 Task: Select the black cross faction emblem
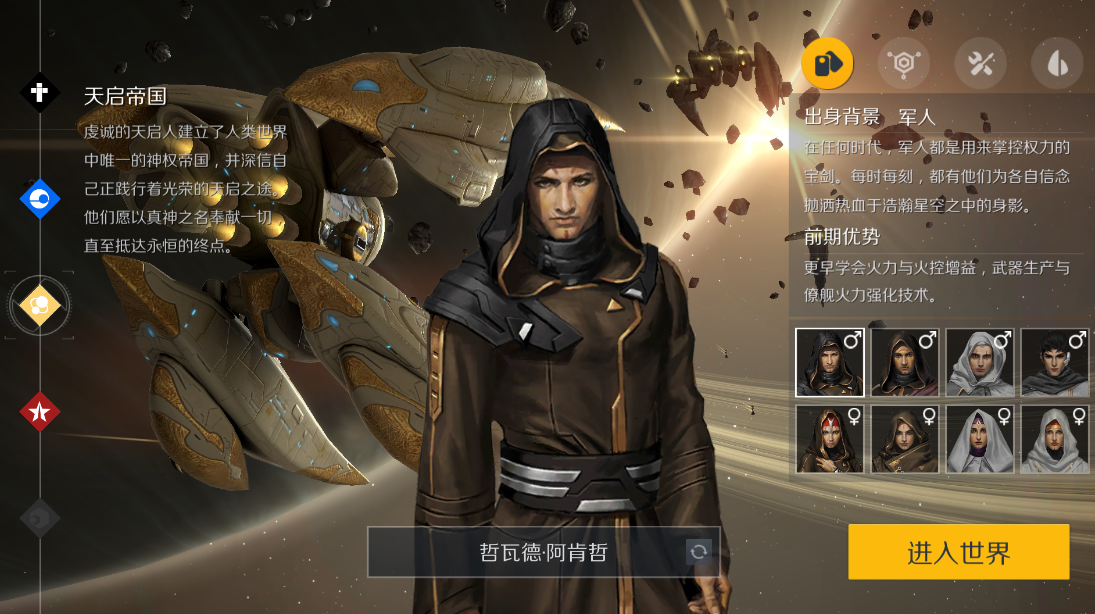pyautogui.click(x=40, y=93)
